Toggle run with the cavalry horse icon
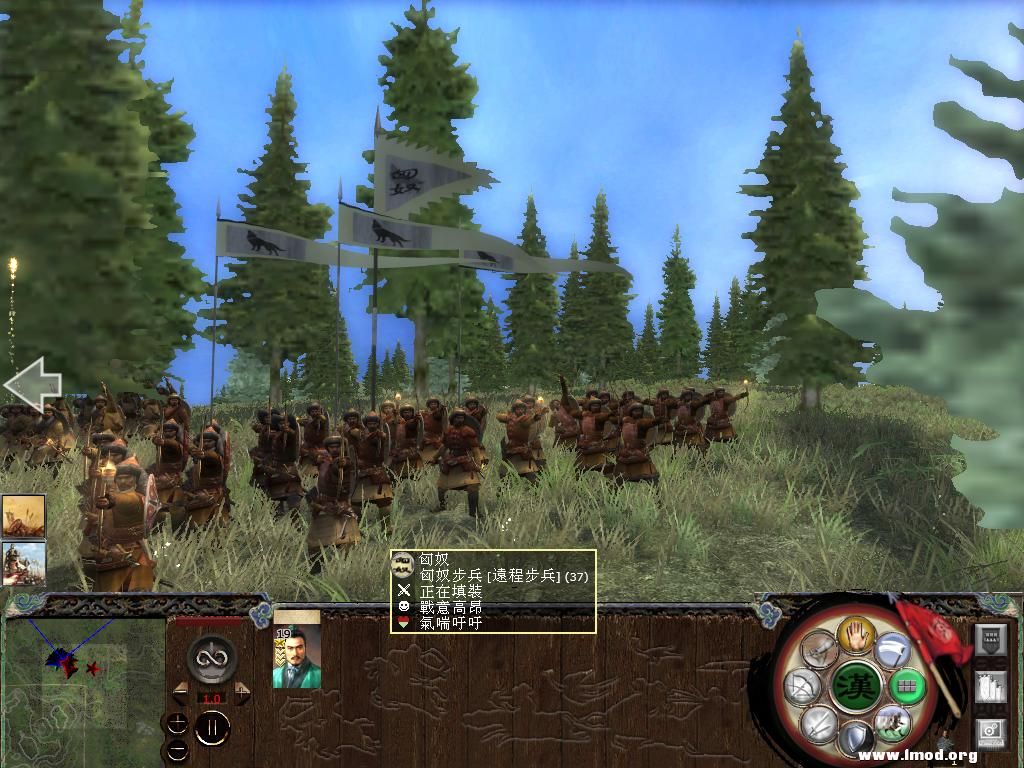This screenshot has height=768, width=1024. 891,722
